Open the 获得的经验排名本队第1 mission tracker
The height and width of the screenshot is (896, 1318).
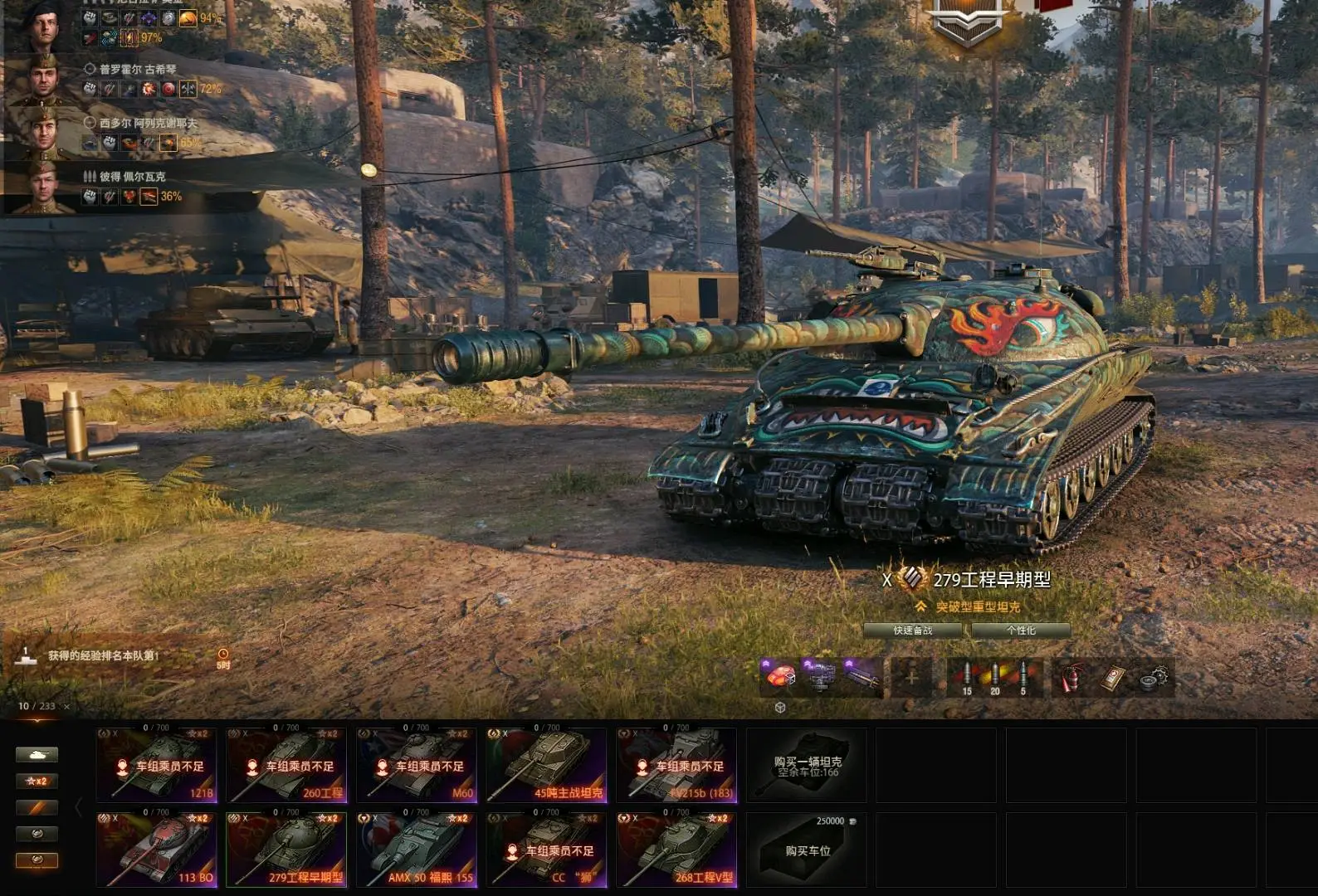(x=103, y=656)
